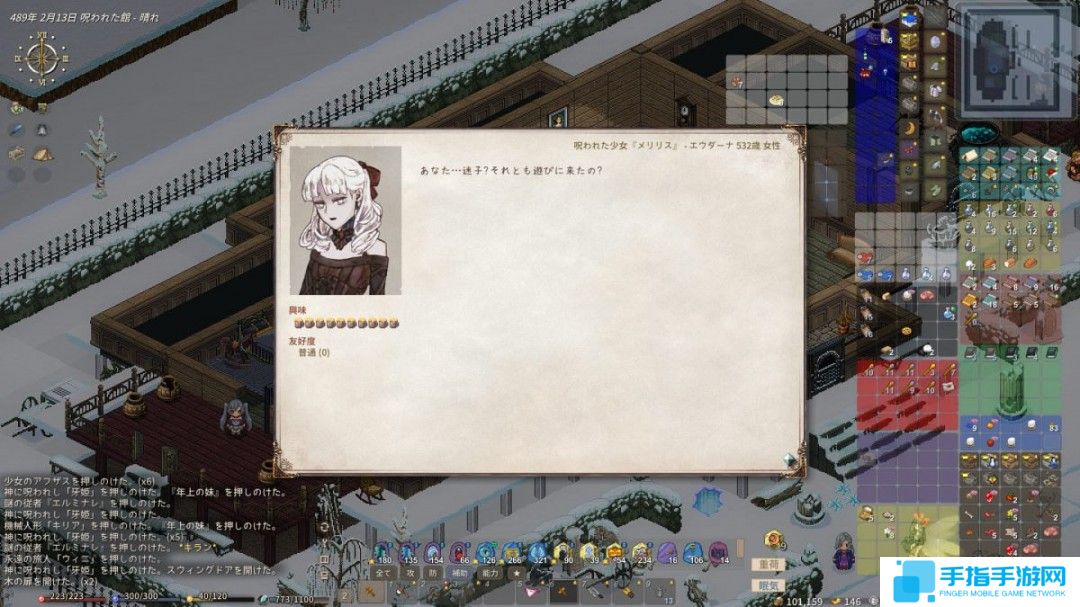Select the jack-o-lantern spell icon
The height and width of the screenshot is (607, 1080).
click(616, 551)
